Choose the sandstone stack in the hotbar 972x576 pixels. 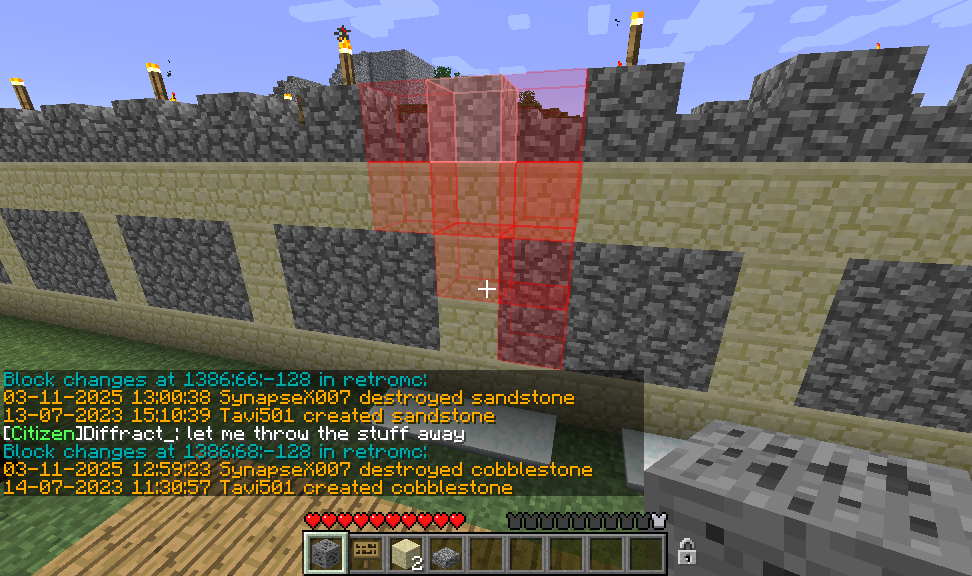(x=405, y=552)
